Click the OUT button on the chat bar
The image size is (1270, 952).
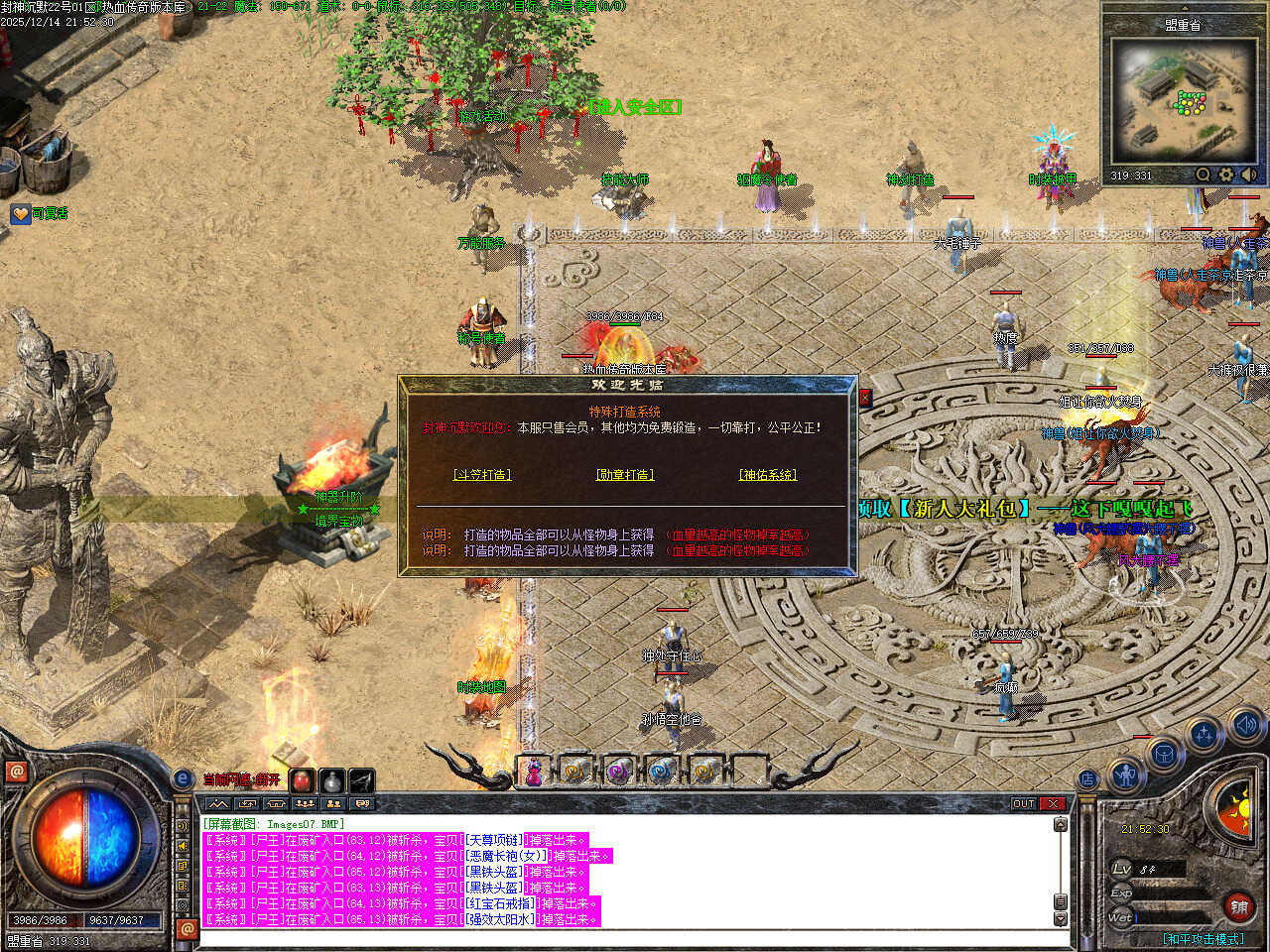click(1024, 803)
